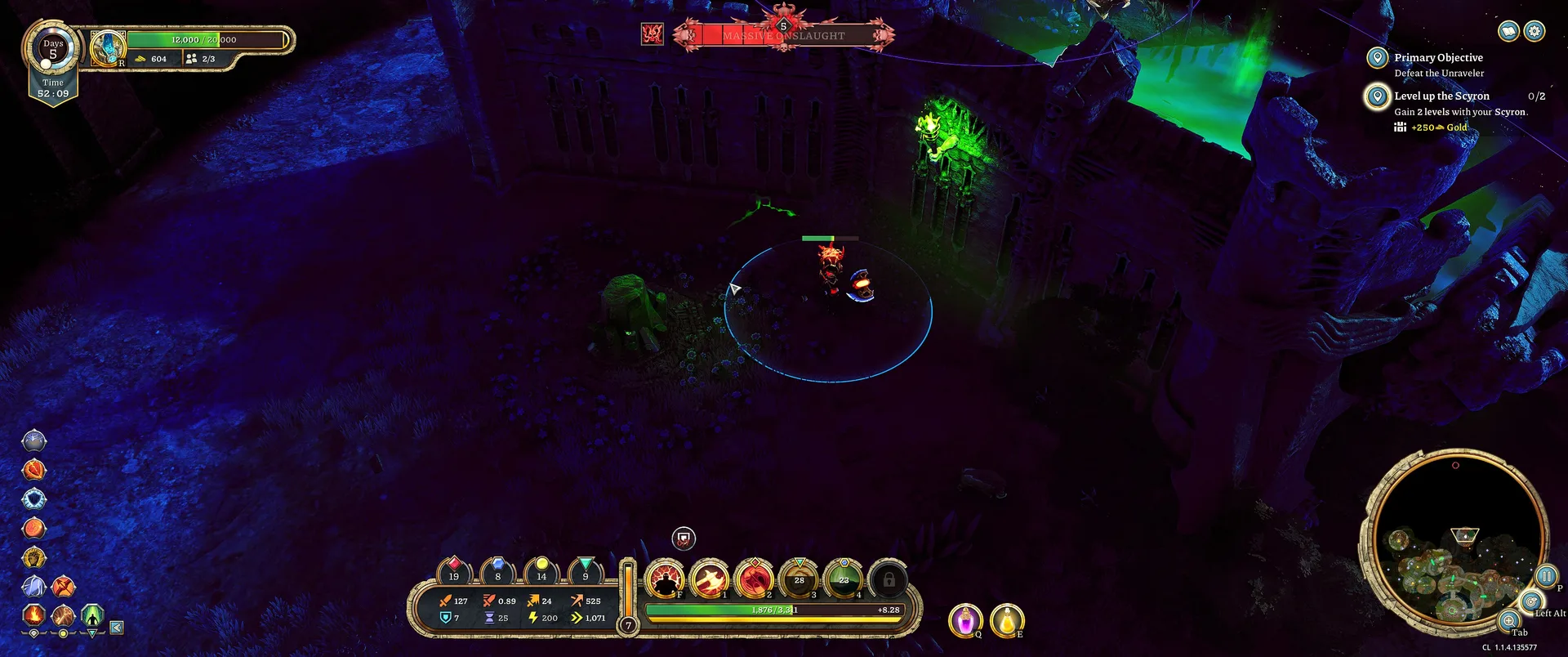Click the Massive Onslaught wave banner
This screenshot has height=657, width=1568.
(783, 36)
